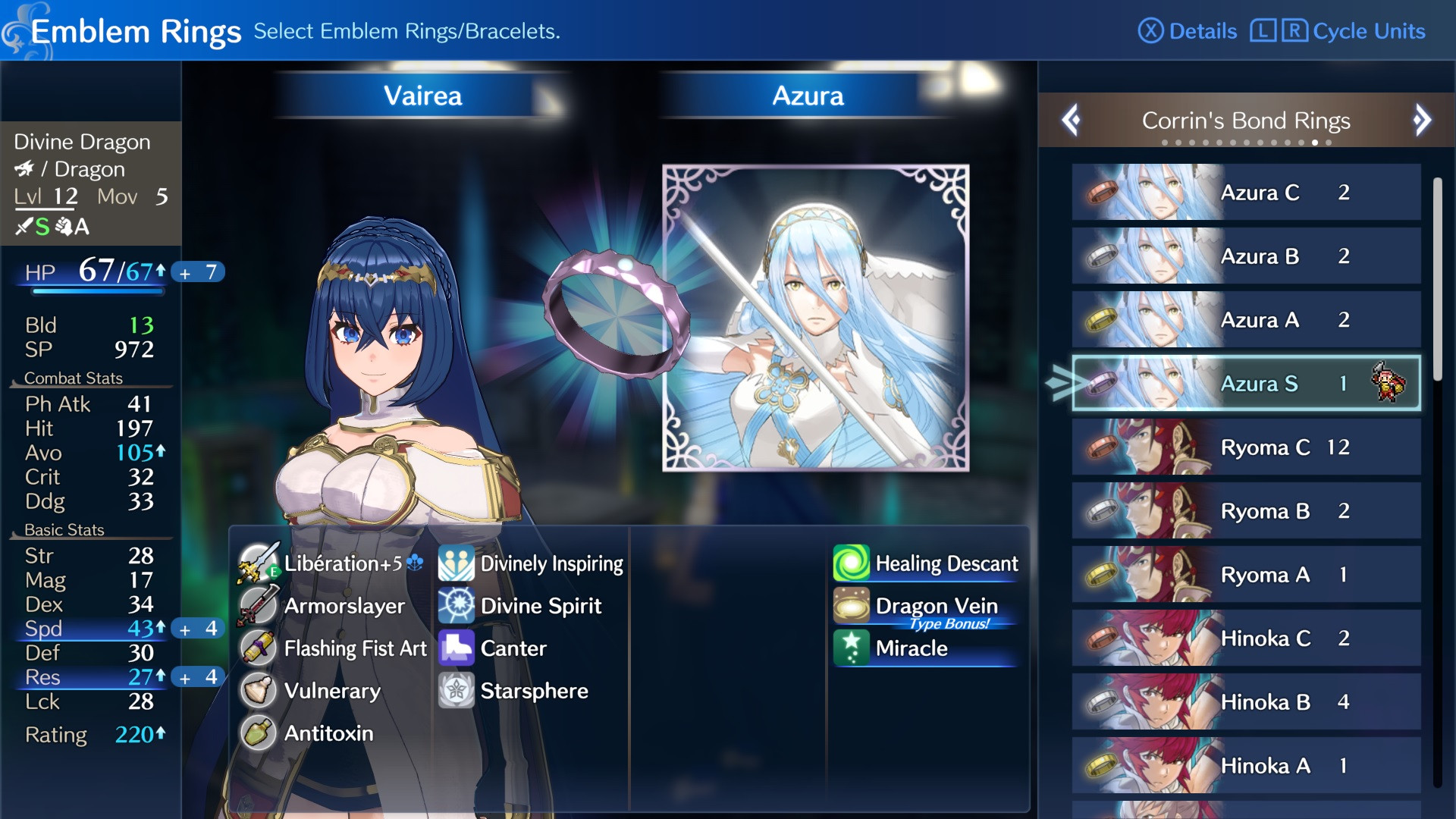Select the Divine Spirit skill icon

point(455,606)
